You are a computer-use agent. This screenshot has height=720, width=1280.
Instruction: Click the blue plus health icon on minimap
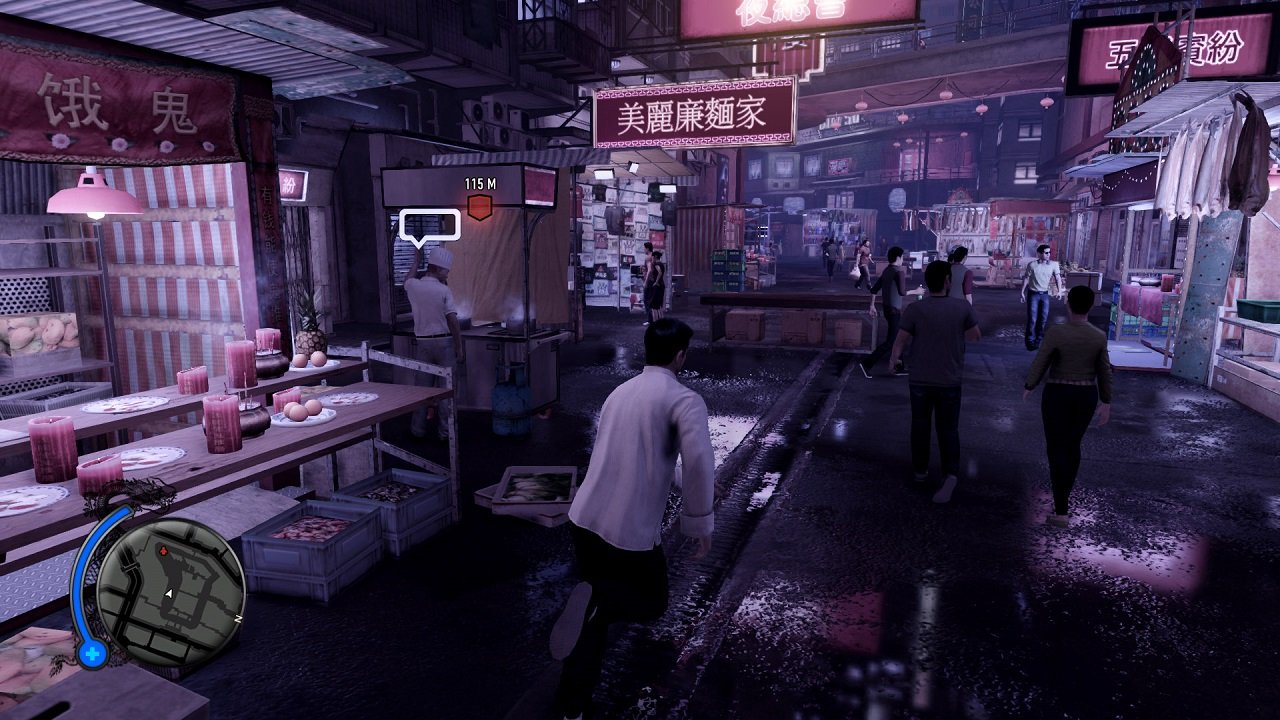pyautogui.click(x=92, y=654)
